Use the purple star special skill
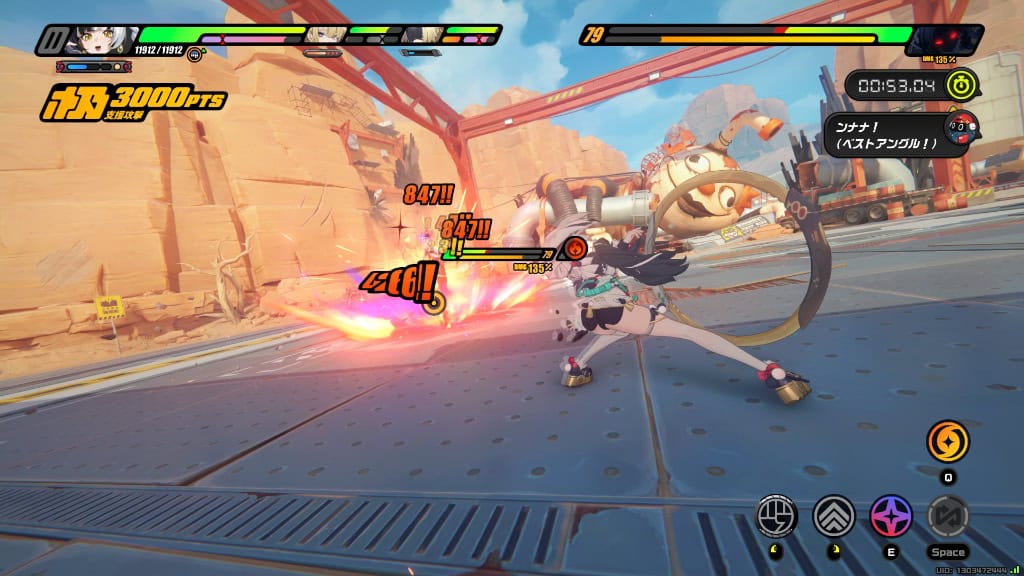 tap(890, 516)
